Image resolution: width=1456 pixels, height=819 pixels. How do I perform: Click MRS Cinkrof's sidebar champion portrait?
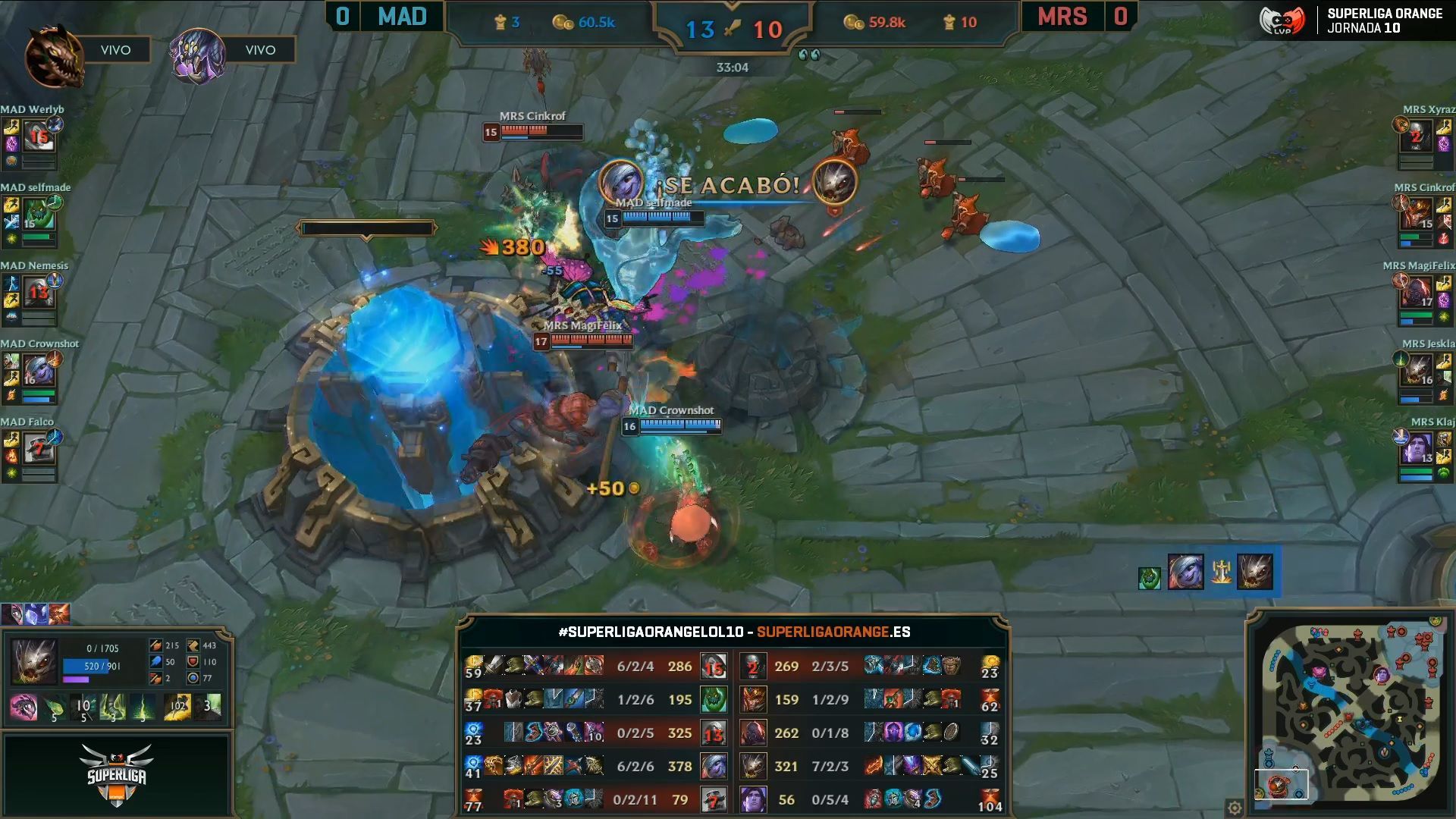pos(1415,215)
